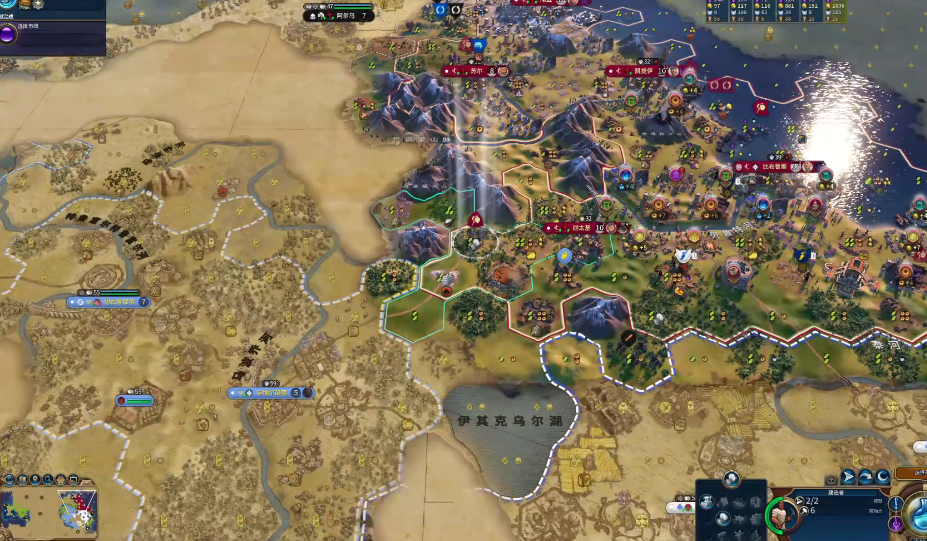Open the blue city banner labeled 5
This screenshot has width=927, height=541.
270,393
